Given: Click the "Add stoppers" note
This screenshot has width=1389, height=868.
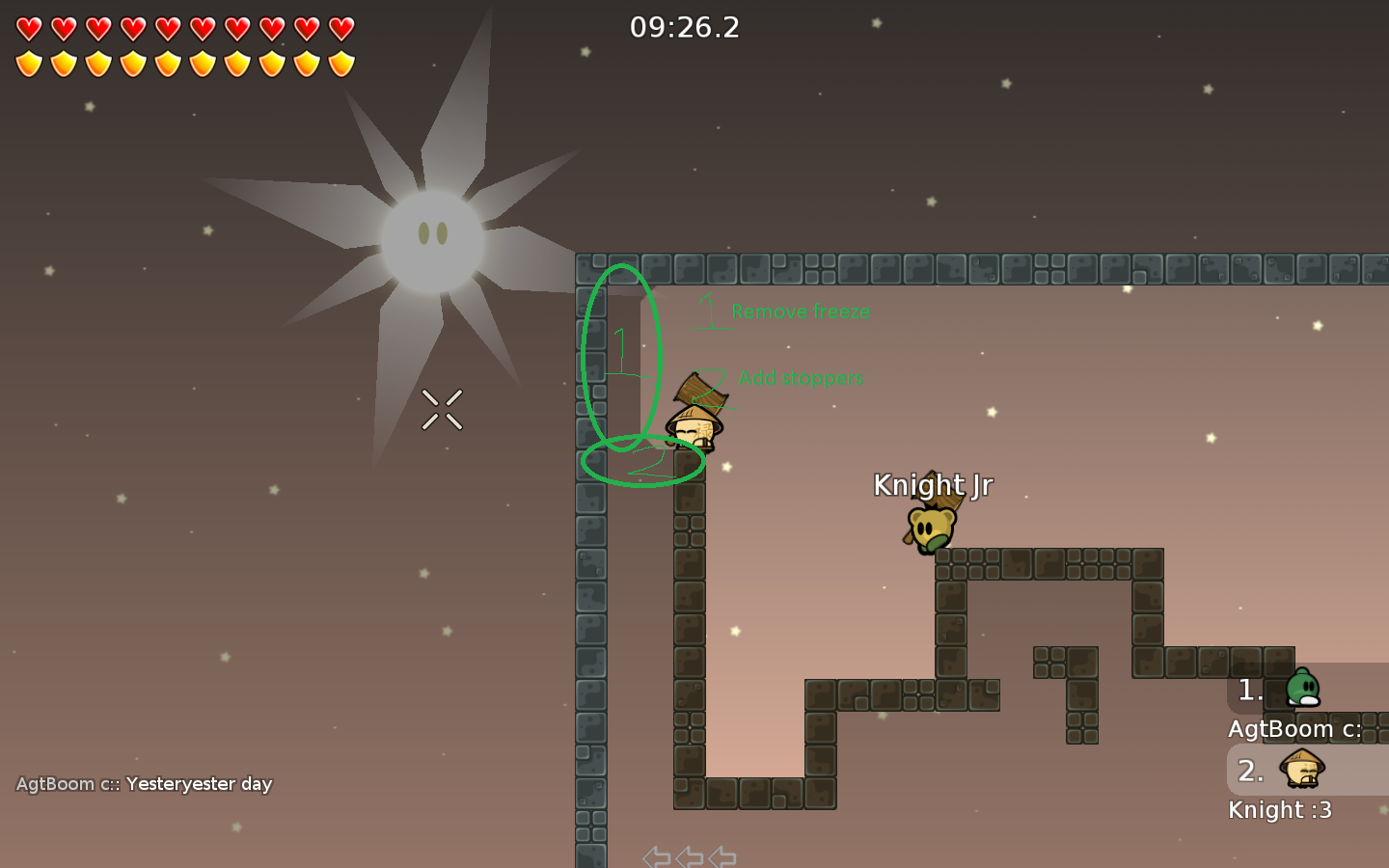Looking at the screenshot, I should [x=801, y=378].
